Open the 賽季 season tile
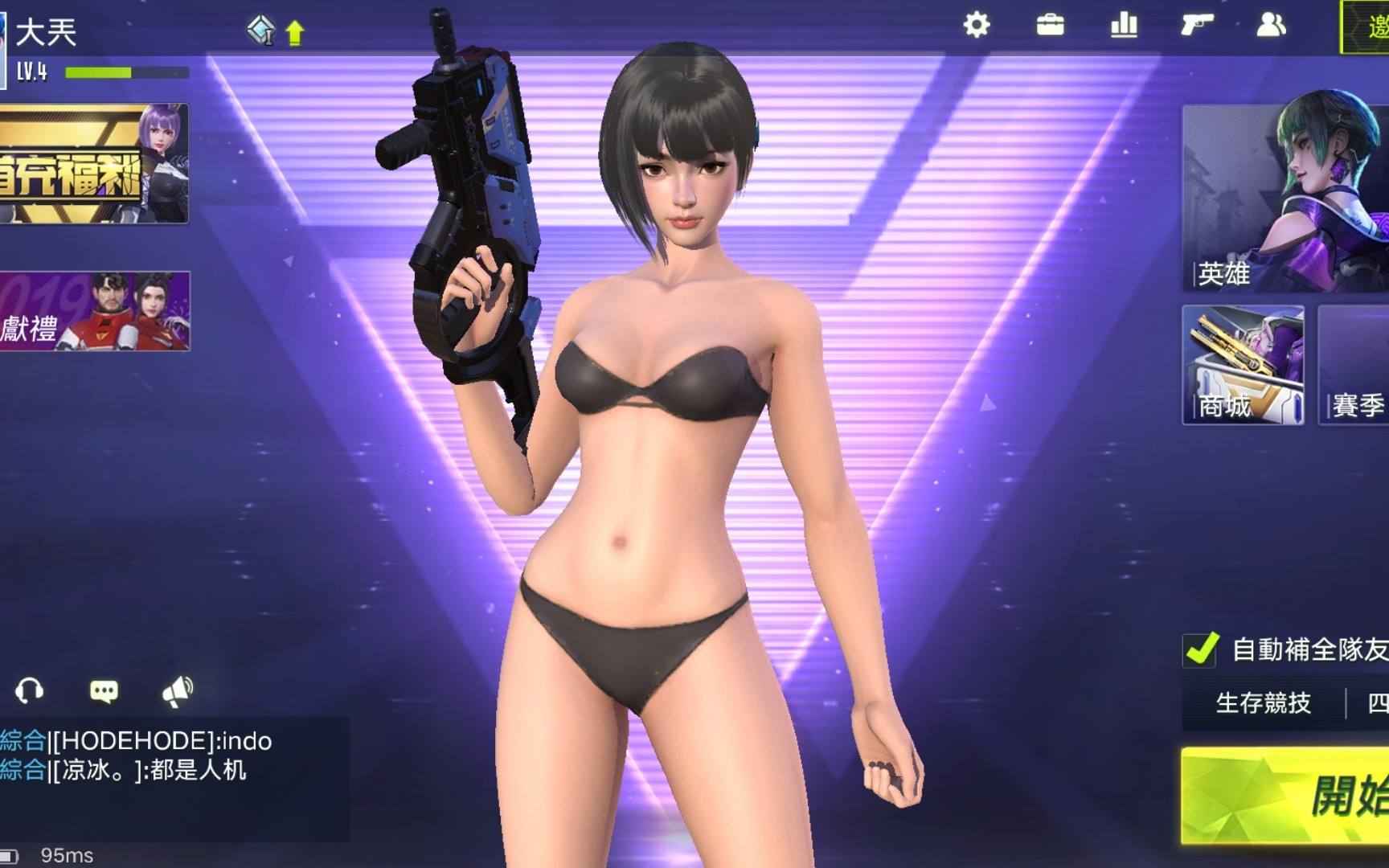Image resolution: width=1389 pixels, height=868 pixels. [1354, 366]
